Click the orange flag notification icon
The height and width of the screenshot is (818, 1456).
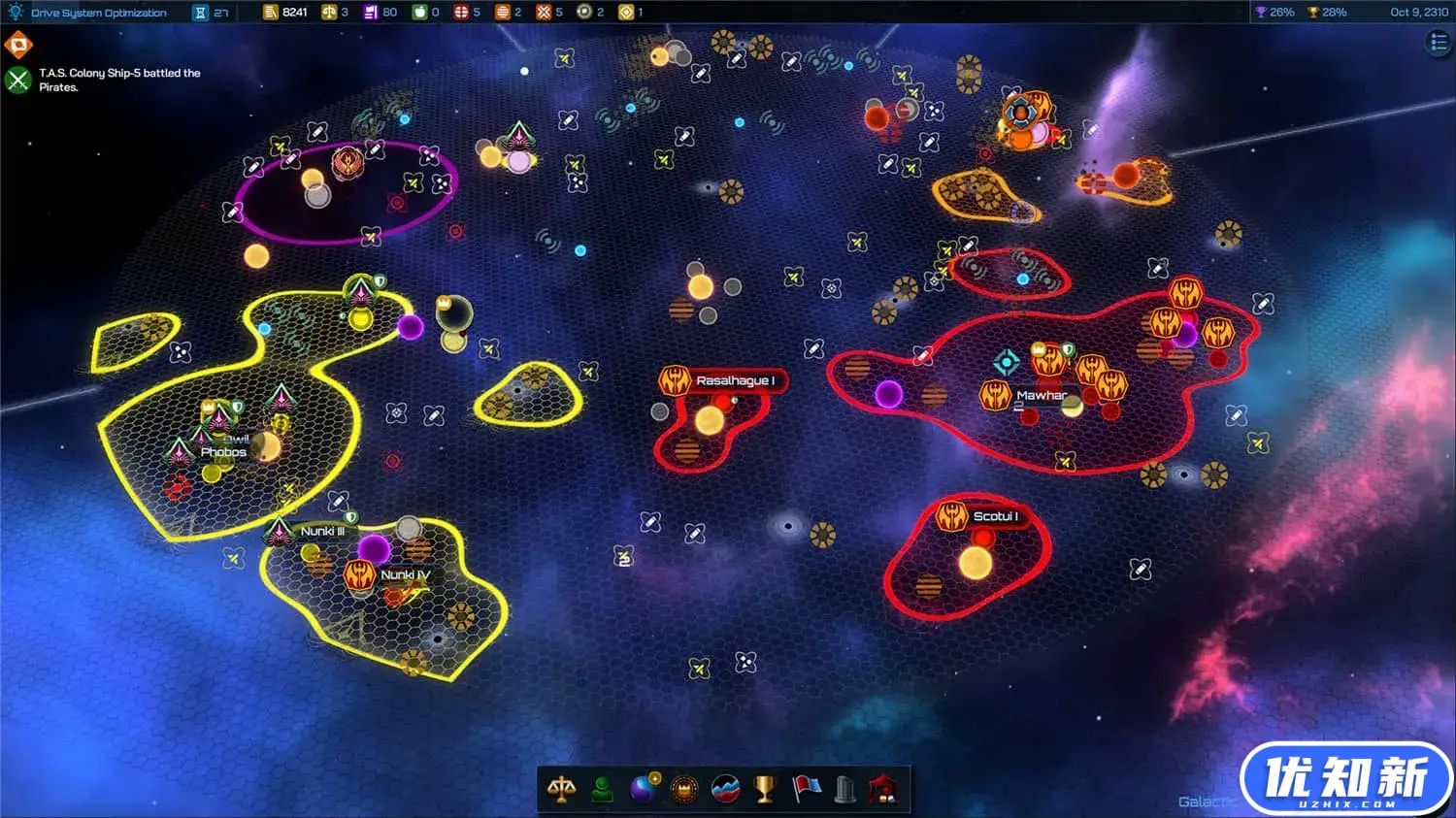point(18,46)
